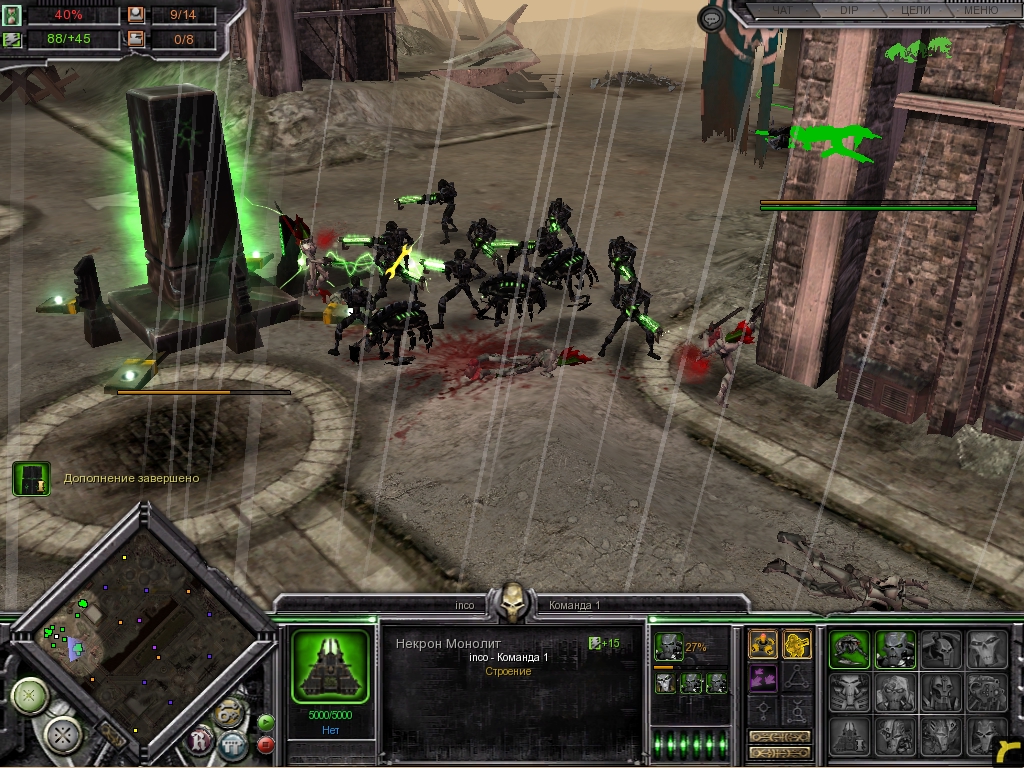Queue the green Necron Warrior unit
Image resolution: width=1024 pixels, height=768 pixels.
(x=895, y=649)
